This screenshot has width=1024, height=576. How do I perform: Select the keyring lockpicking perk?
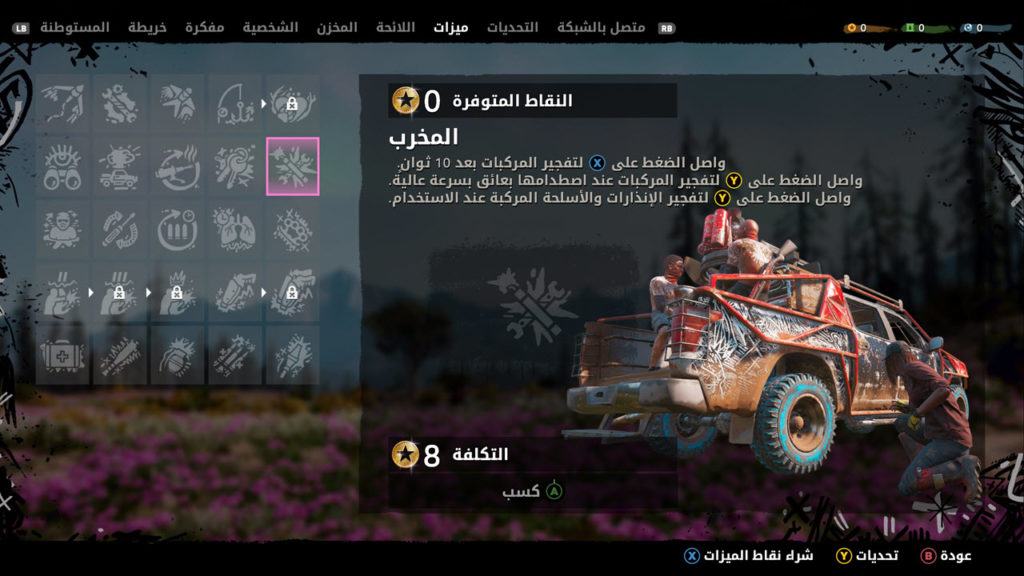pos(235,166)
